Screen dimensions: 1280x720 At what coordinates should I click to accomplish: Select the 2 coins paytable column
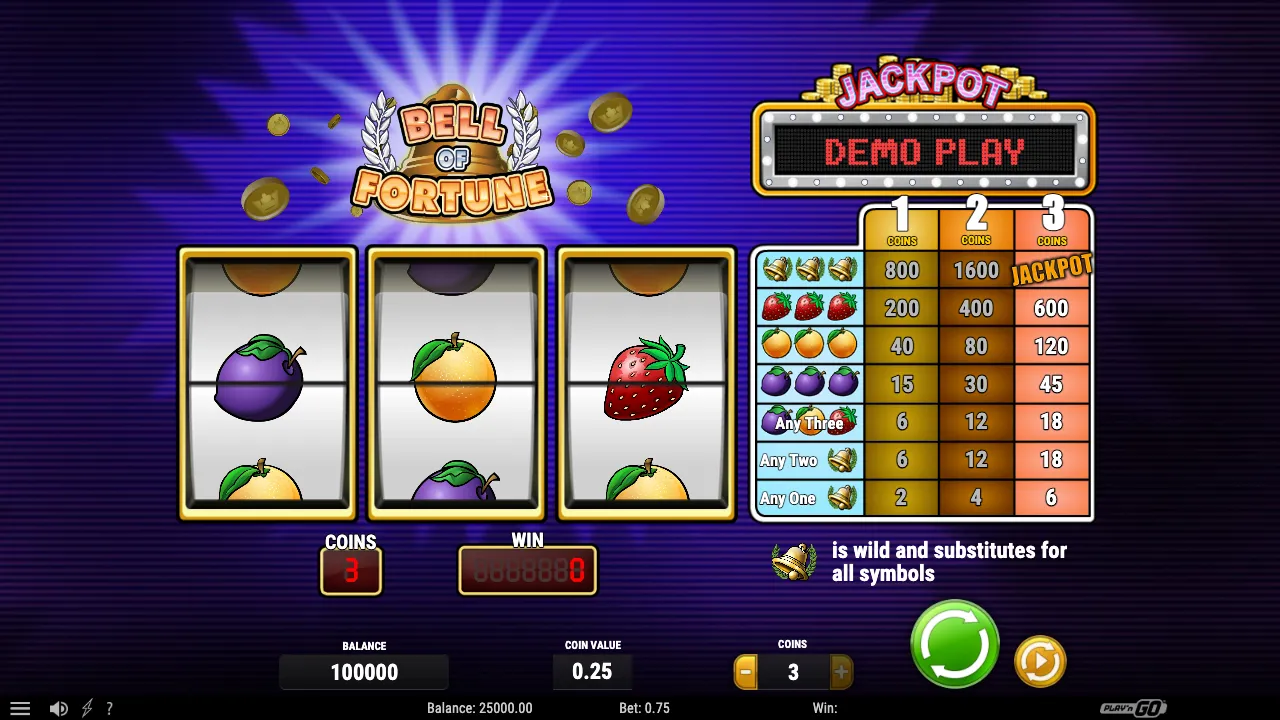(x=976, y=226)
